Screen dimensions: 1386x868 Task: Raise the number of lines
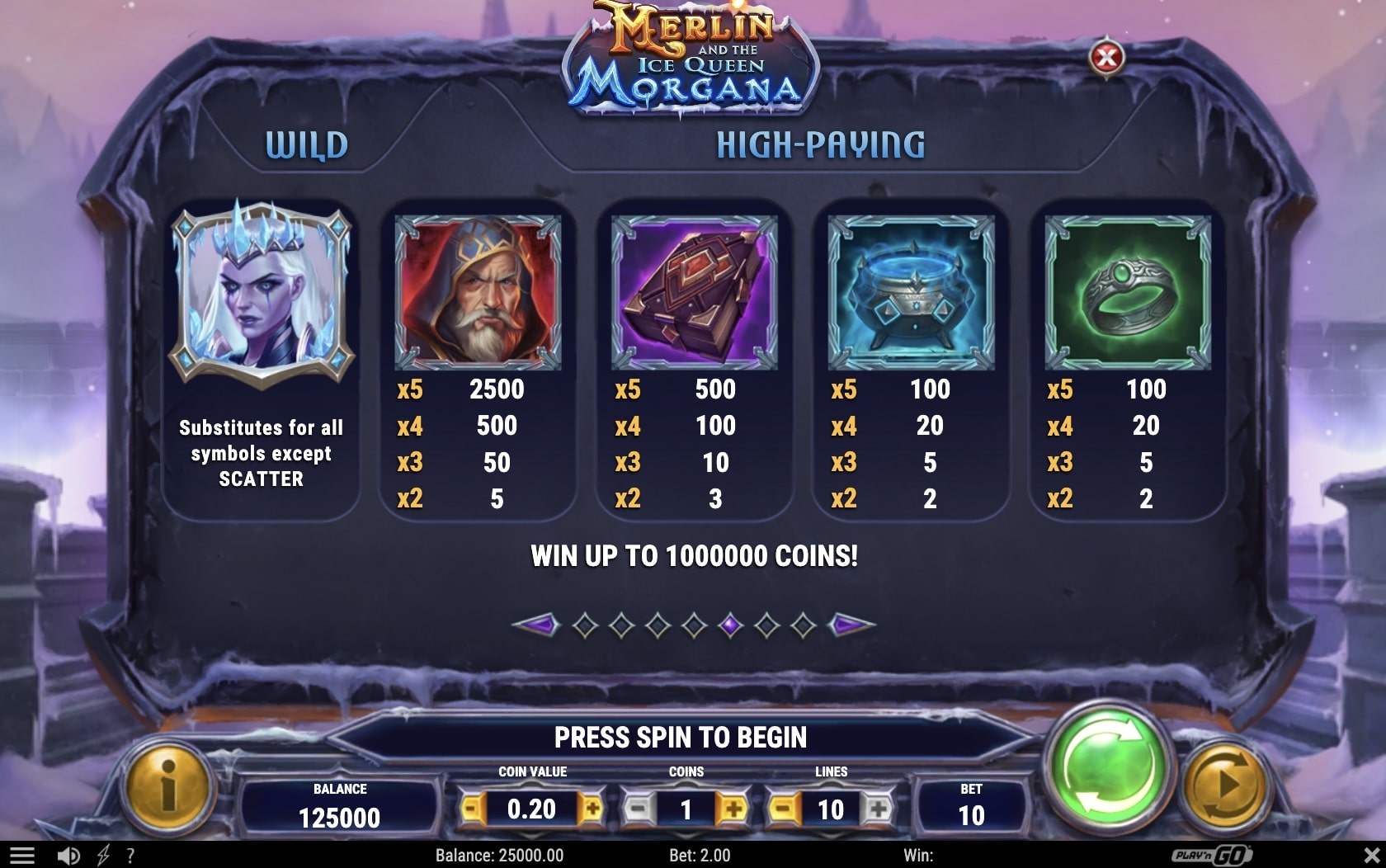878,809
